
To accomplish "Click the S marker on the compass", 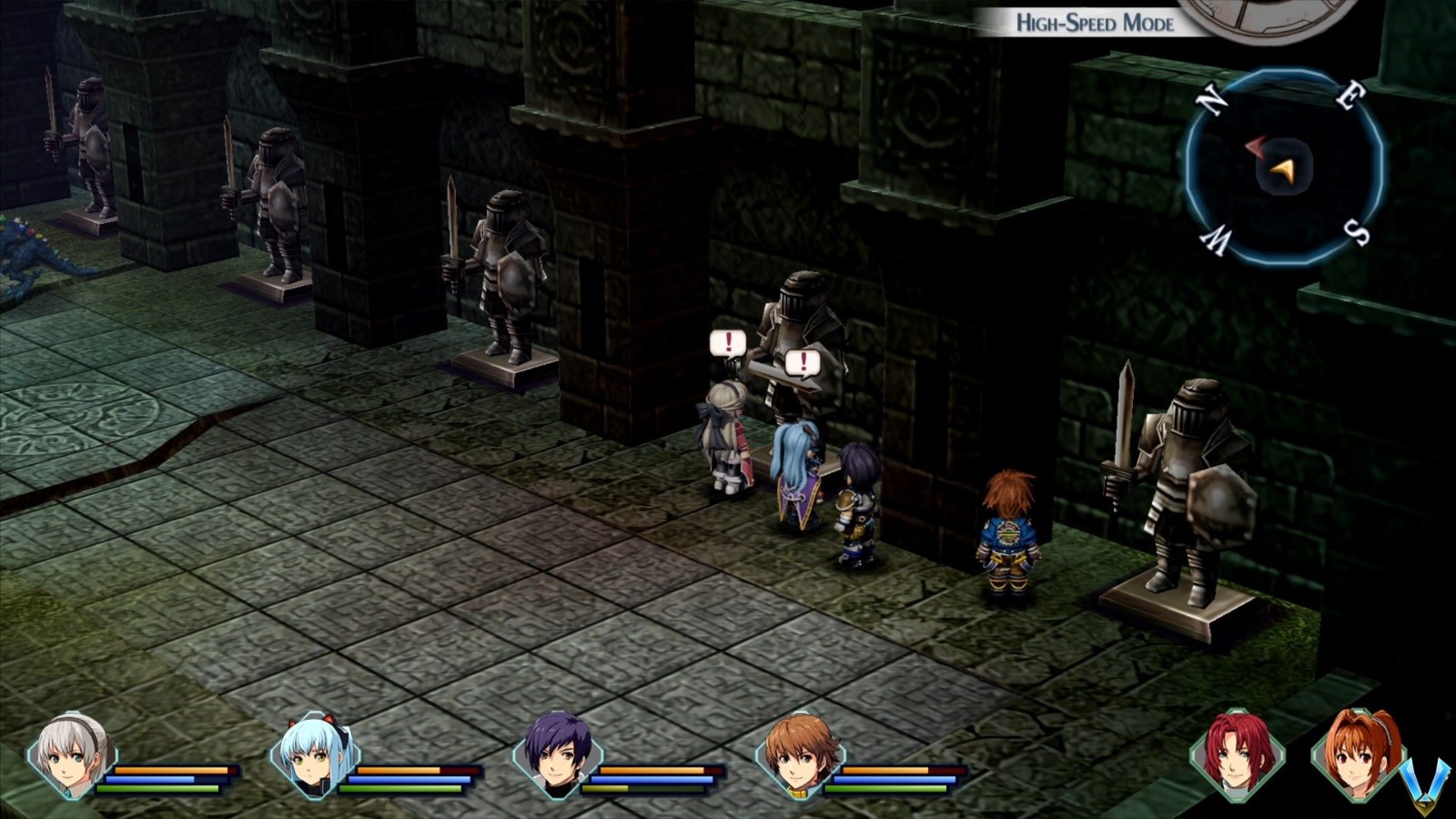I will tap(1358, 235).
